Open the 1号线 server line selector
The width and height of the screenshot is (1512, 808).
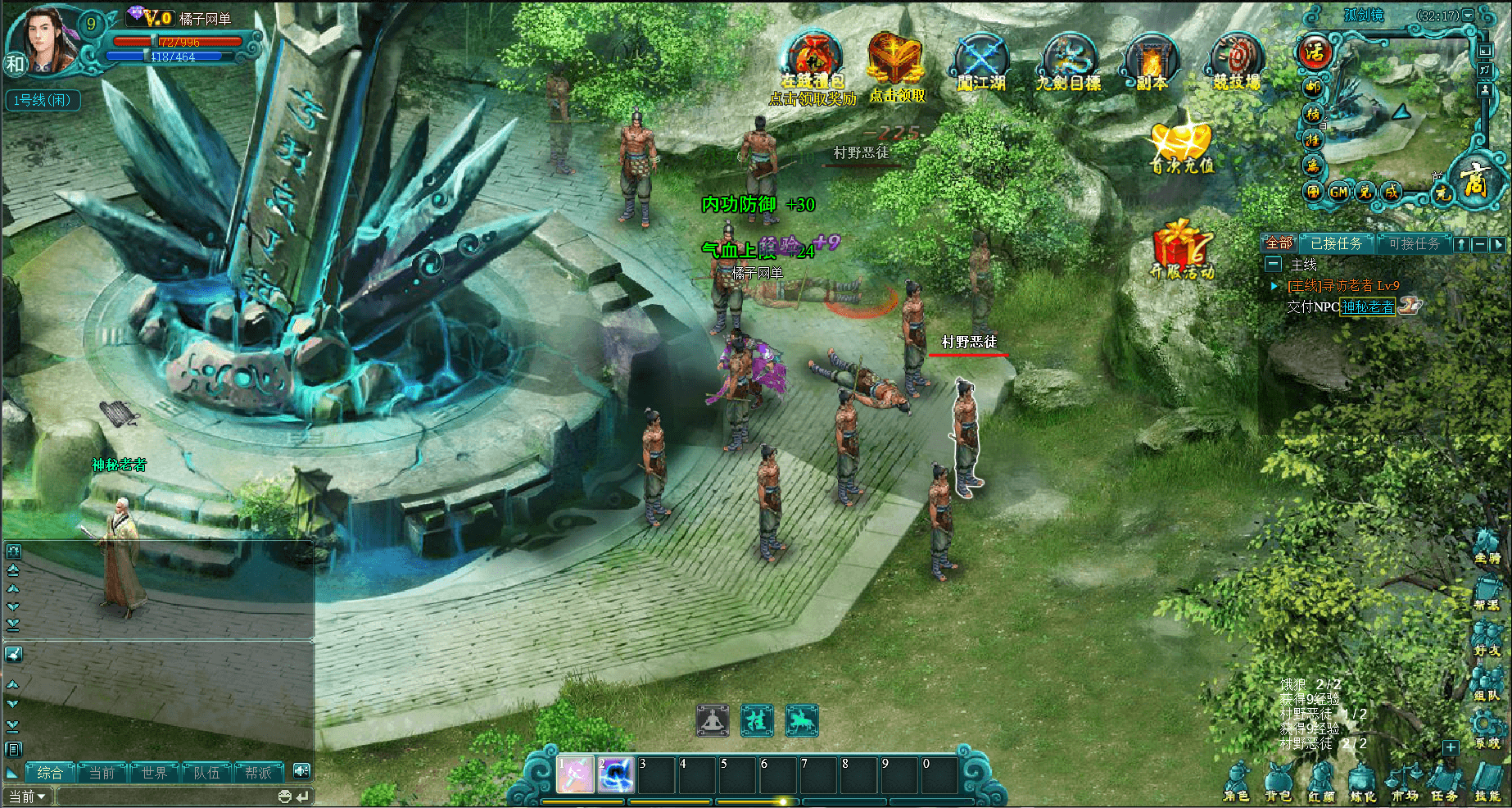pyautogui.click(x=42, y=100)
